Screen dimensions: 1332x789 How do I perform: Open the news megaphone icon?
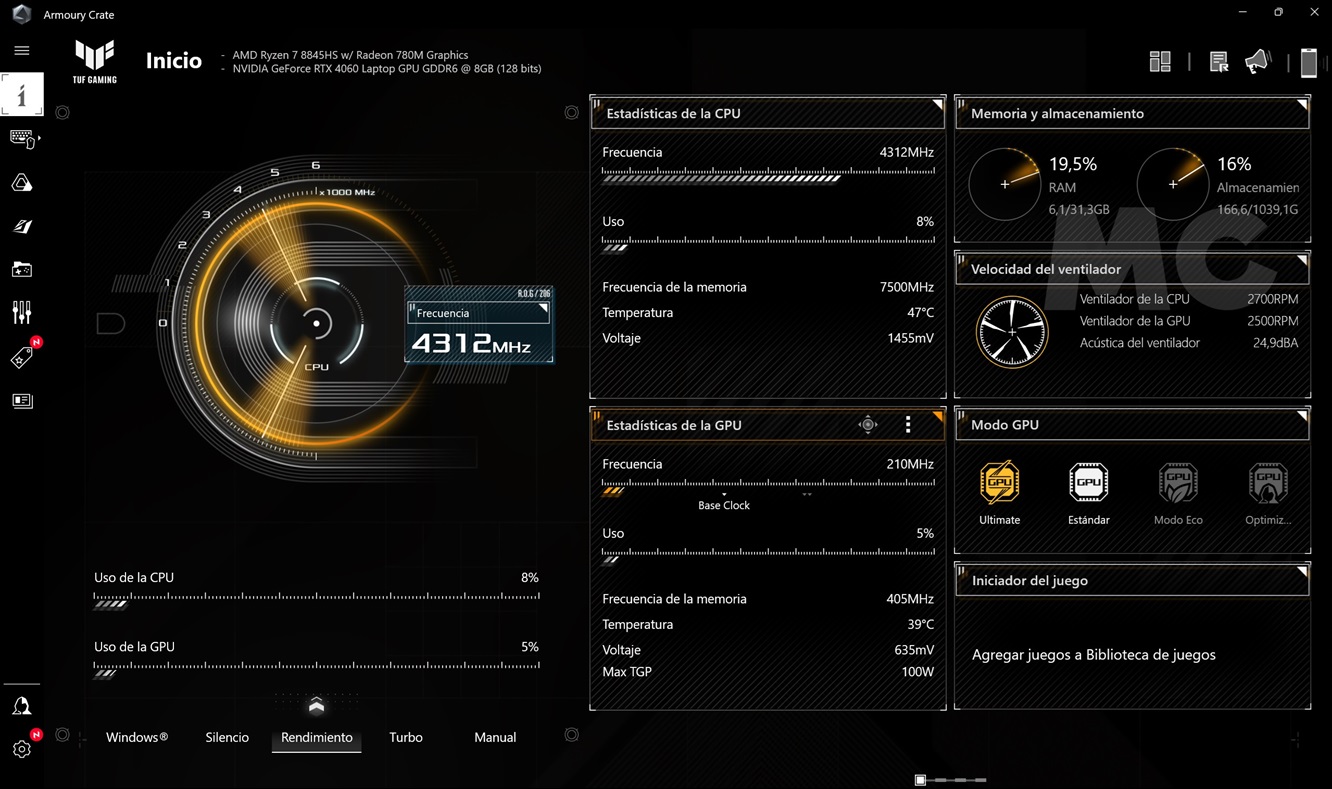[x=1257, y=62]
